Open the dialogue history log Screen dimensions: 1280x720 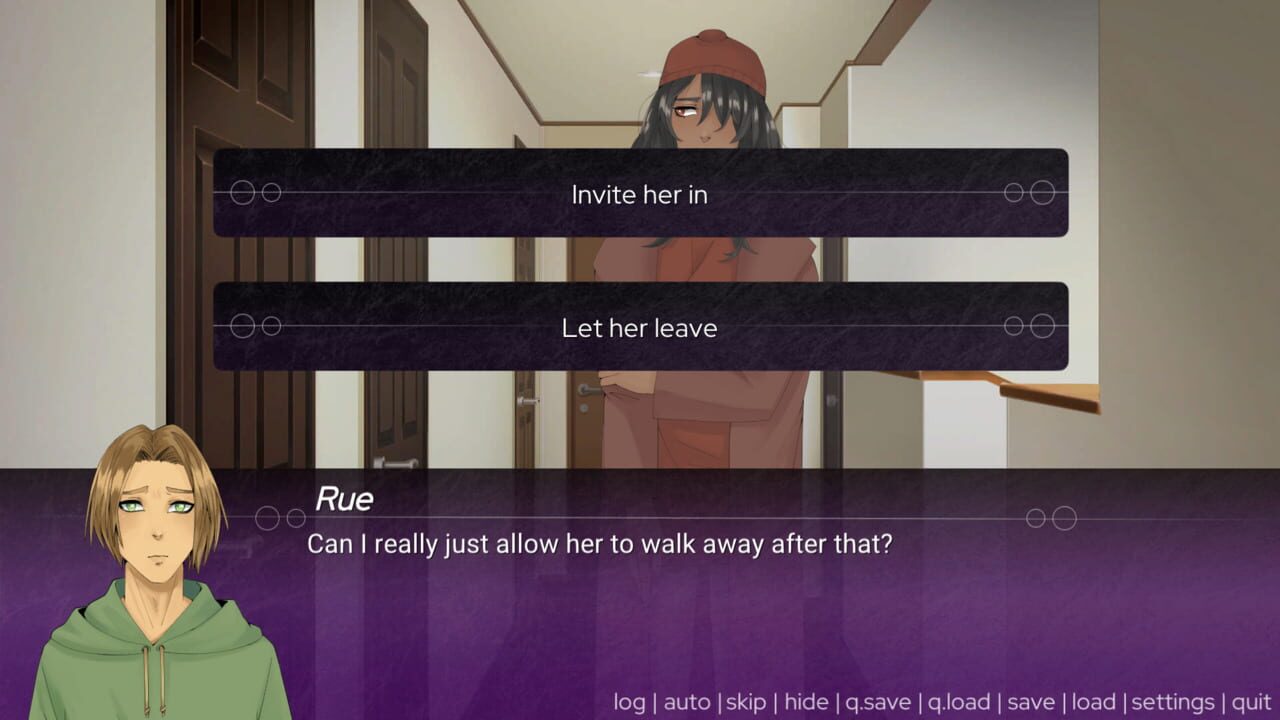click(x=630, y=702)
